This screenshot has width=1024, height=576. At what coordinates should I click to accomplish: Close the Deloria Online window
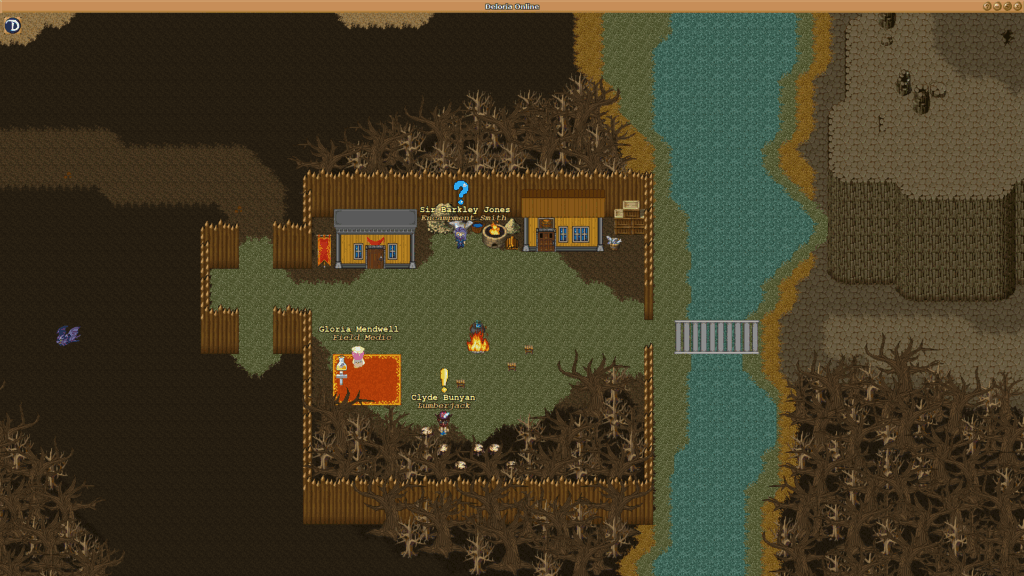(1017, 6)
